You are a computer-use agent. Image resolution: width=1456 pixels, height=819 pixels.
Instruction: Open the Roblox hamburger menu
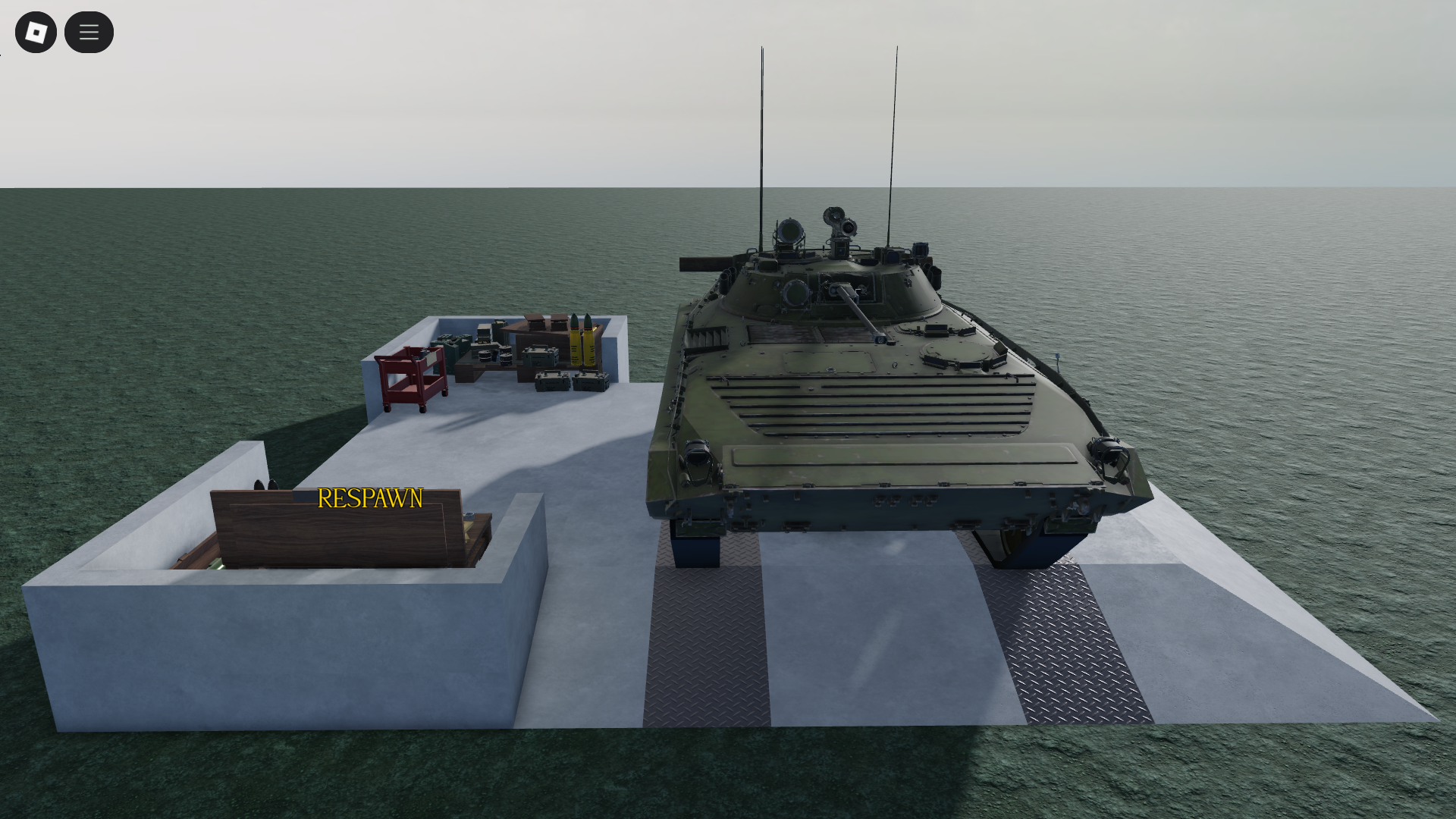[89, 32]
